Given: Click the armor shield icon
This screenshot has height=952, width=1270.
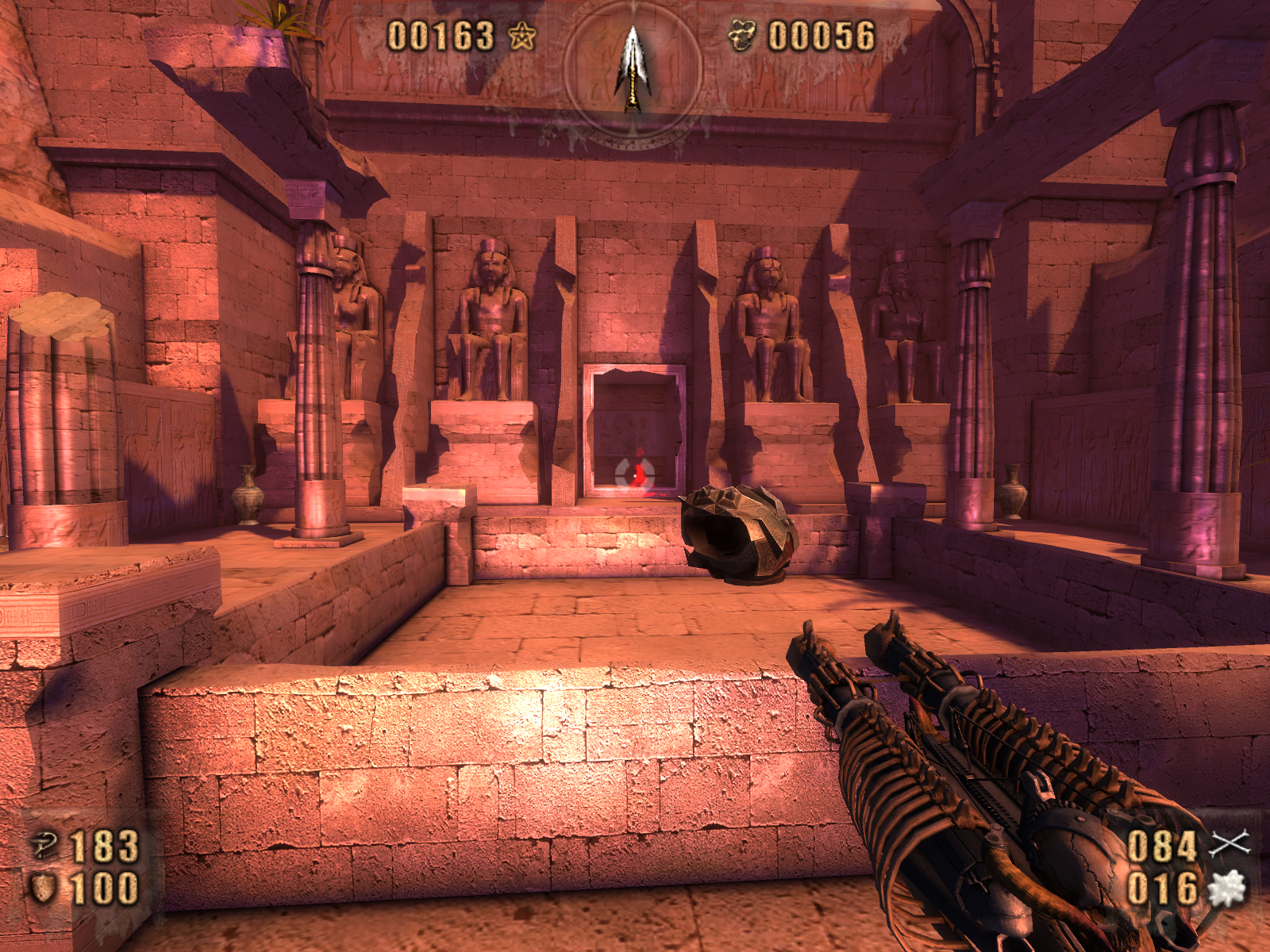Looking at the screenshot, I should 43,888.
